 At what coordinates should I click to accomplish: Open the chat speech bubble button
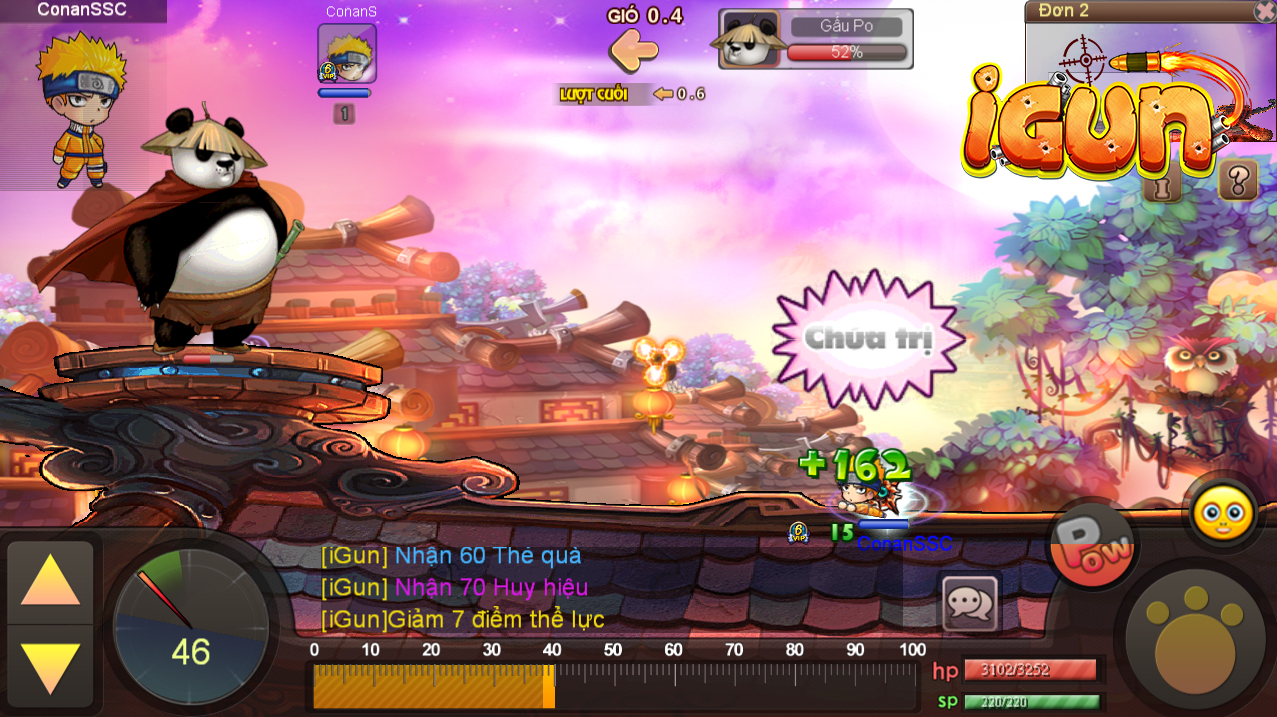(969, 603)
